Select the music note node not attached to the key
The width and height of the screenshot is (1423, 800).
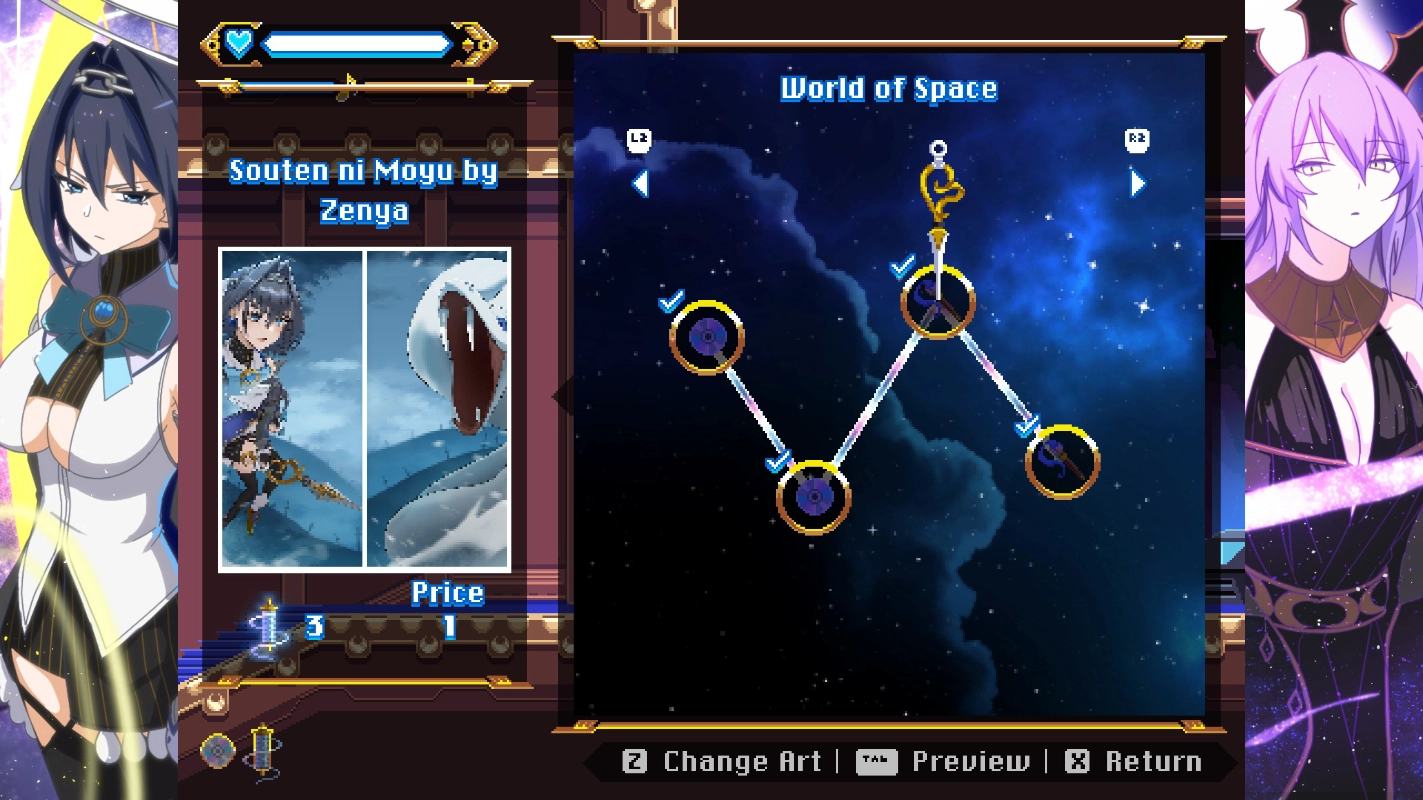point(1062,462)
